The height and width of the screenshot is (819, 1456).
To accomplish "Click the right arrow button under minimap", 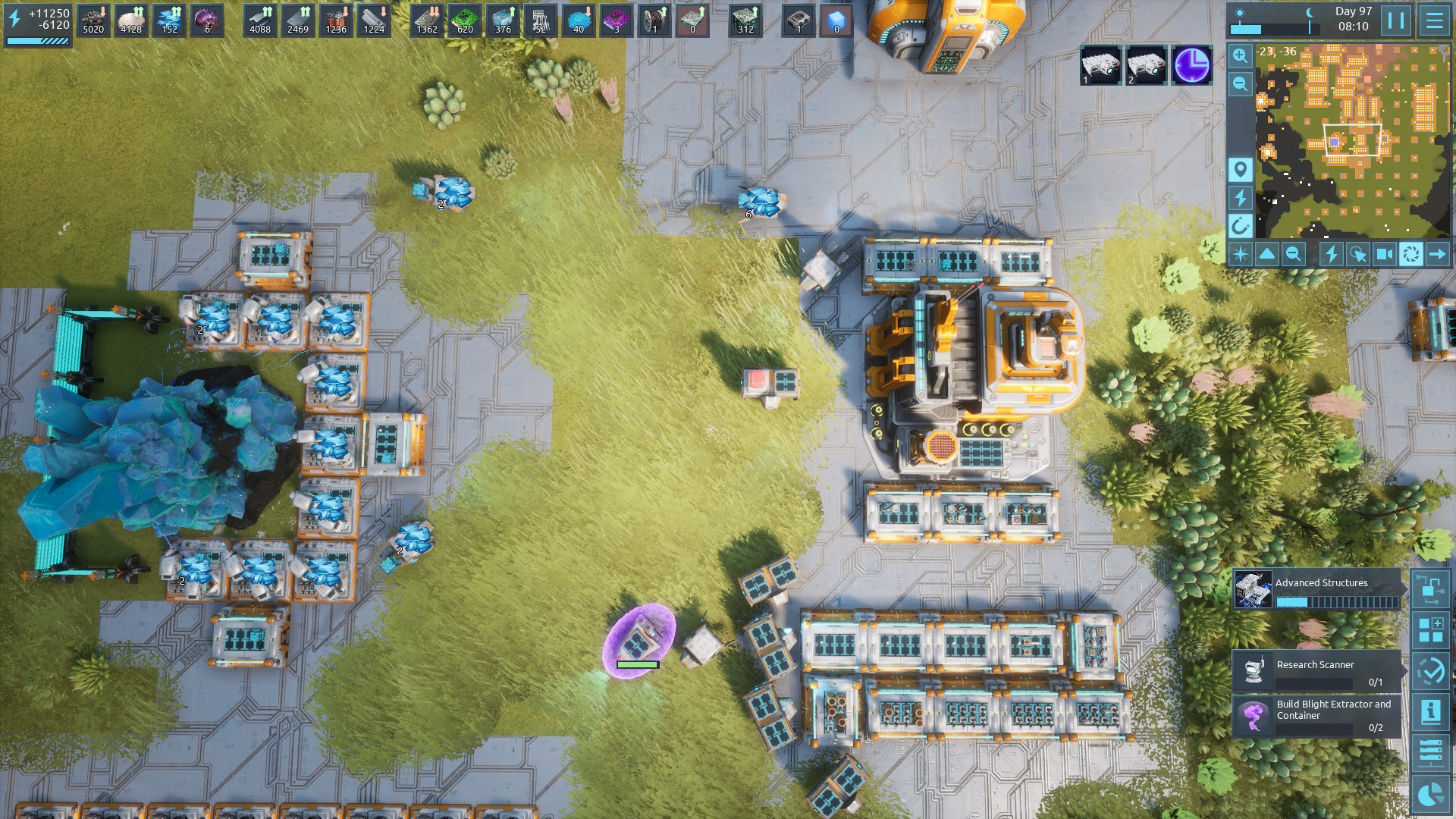I will [1437, 254].
